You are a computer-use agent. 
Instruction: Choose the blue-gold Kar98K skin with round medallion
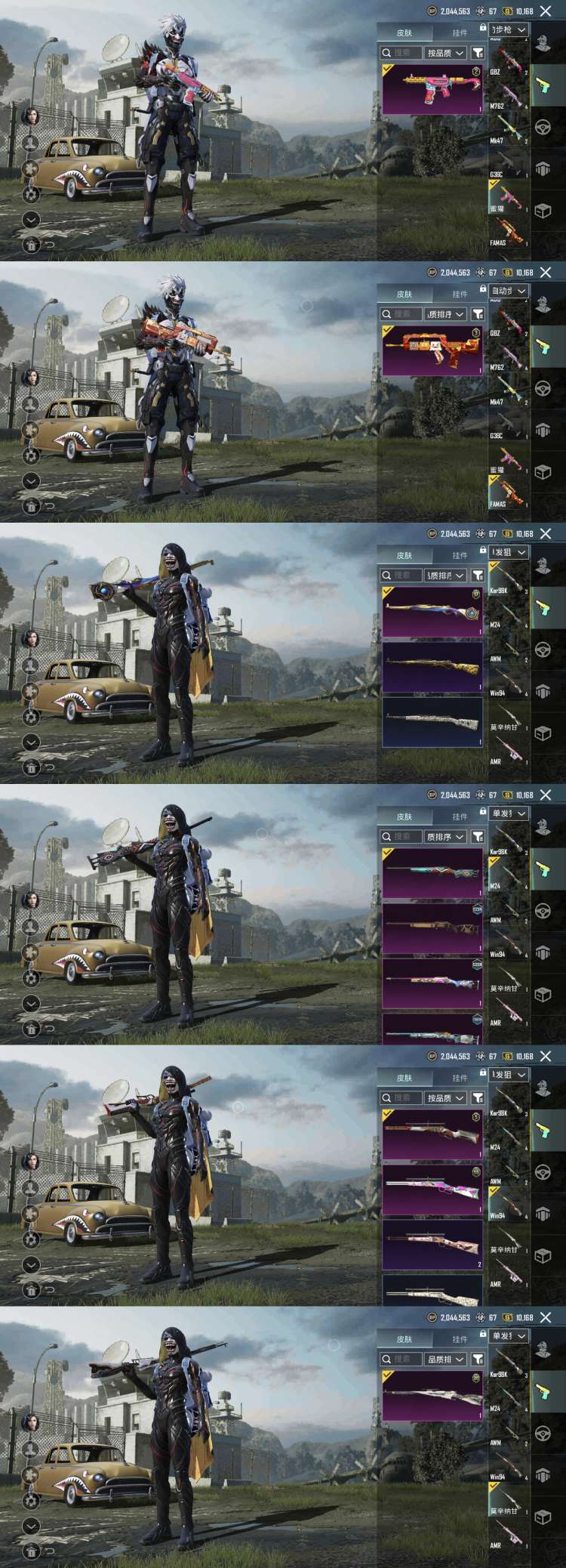coord(432,612)
